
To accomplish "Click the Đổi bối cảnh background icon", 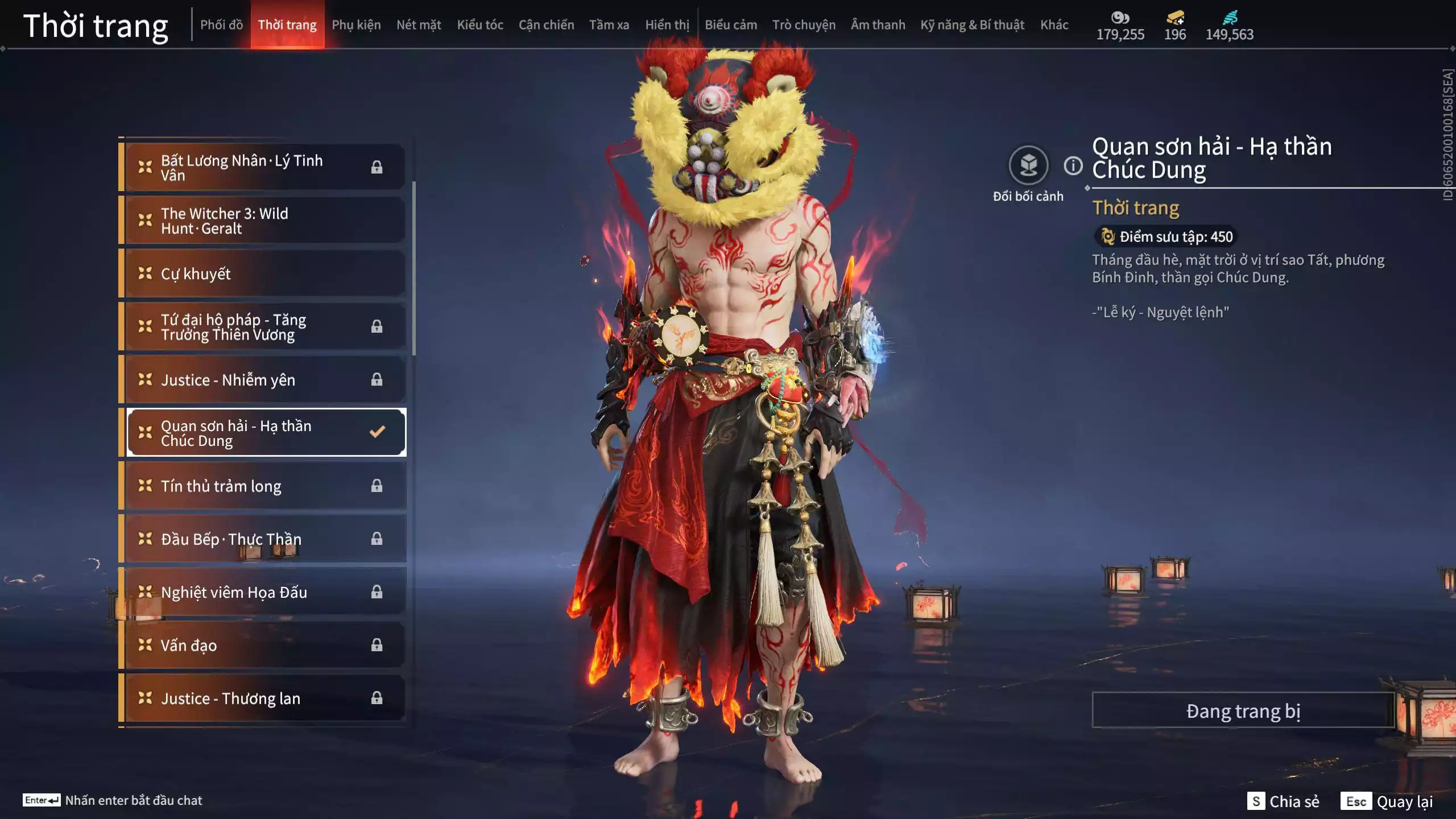I will coord(1028,166).
